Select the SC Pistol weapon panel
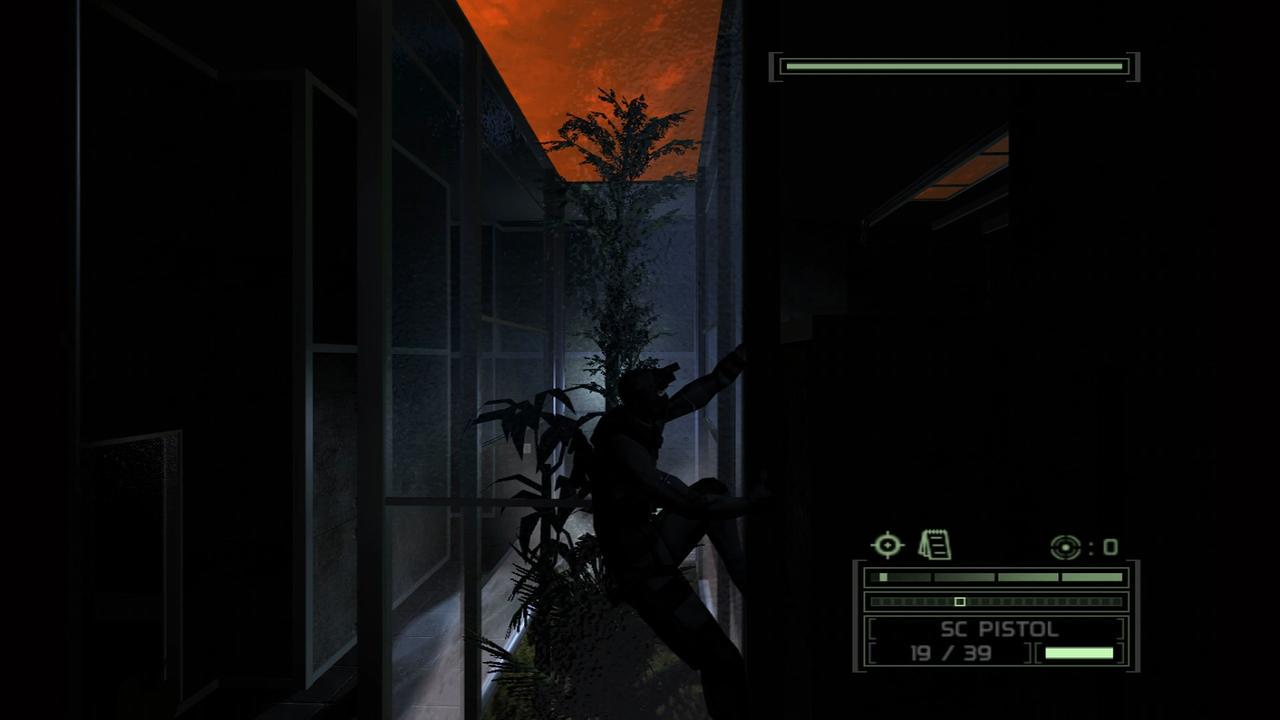The width and height of the screenshot is (1280, 720). coord(1000,640)
